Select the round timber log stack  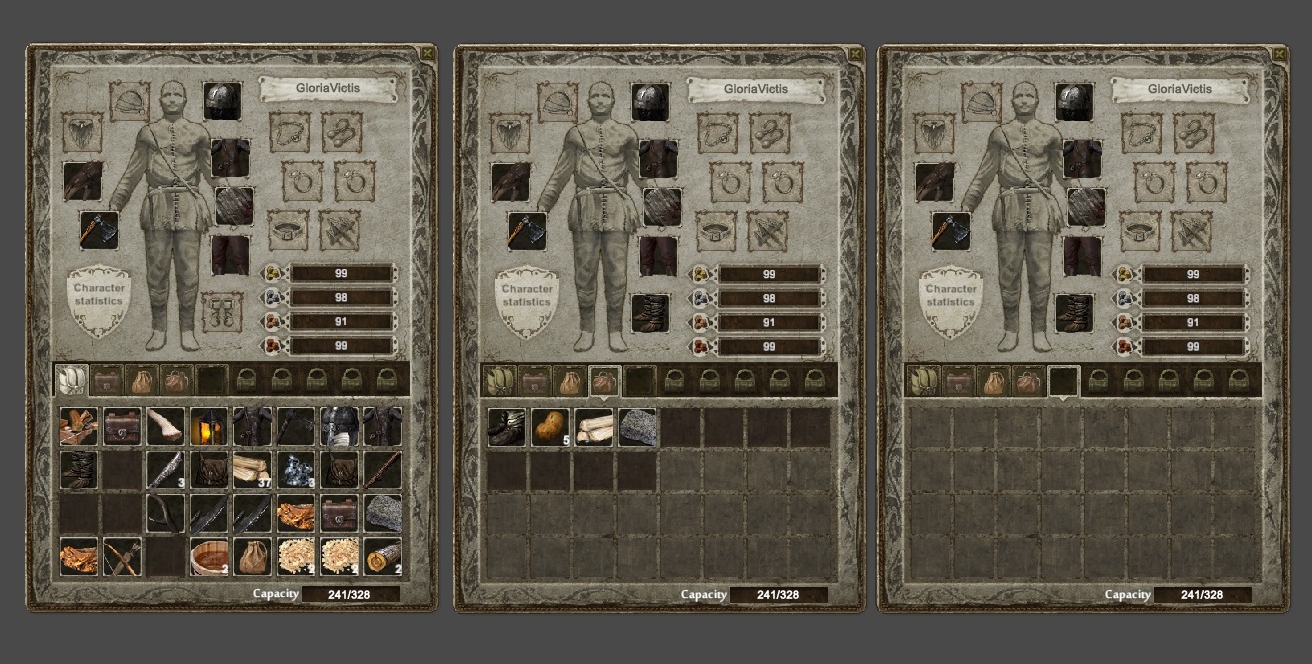coord(383,556)
